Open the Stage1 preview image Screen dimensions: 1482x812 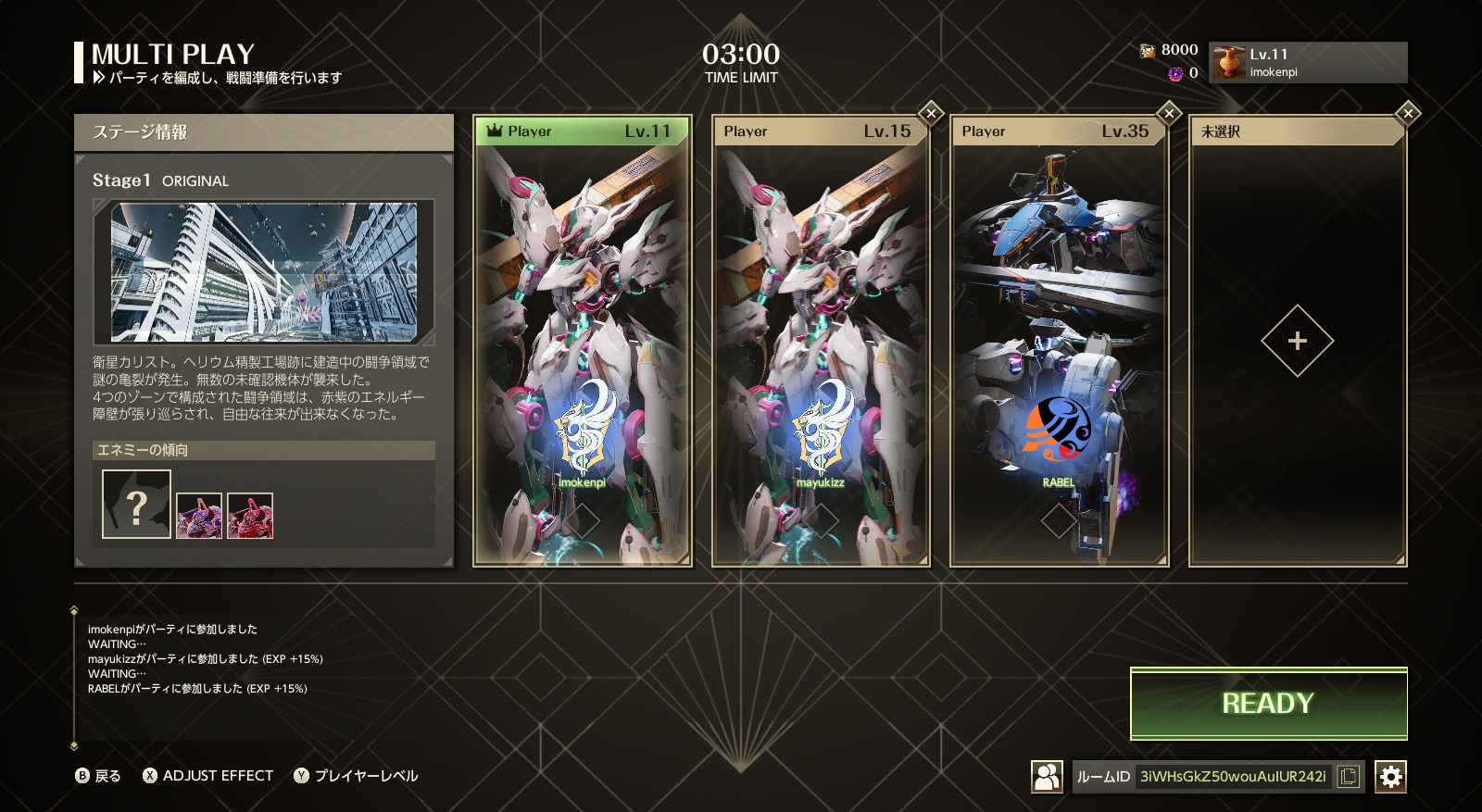click(264, 269)
